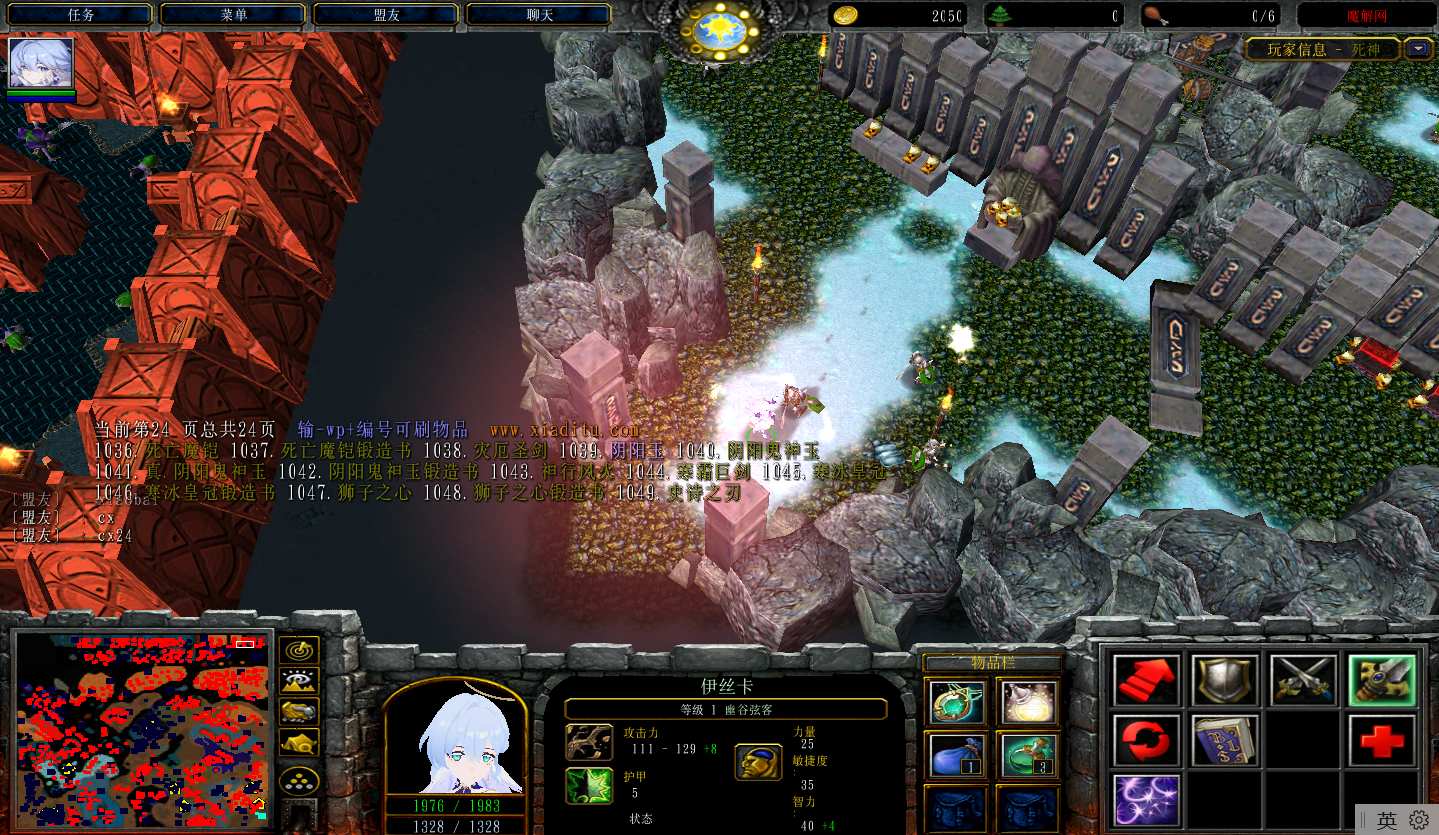This screenshot has height=835, width=1439.
Task: Select the sword attack command
Action: (1303, 680)
